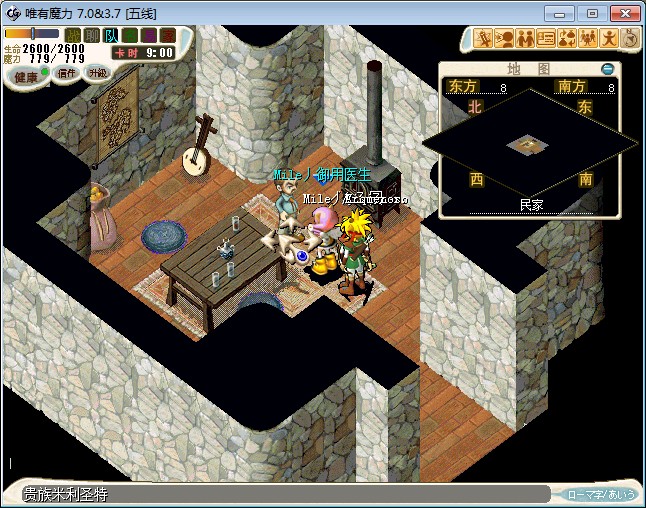Toggle the 聊 chat mode tab
Screen dimensions: 646x508
[91, 35]
